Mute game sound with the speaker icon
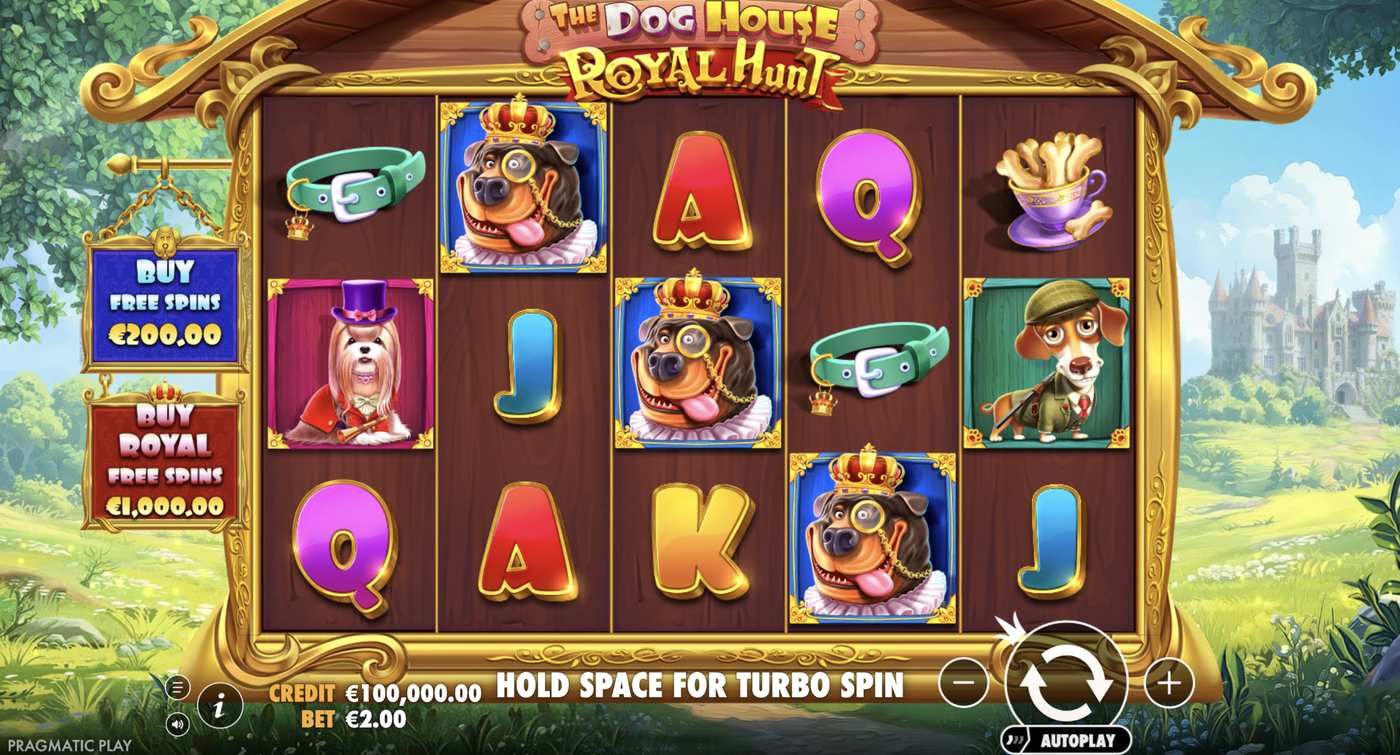1400x755 pixels. point(179,724)
